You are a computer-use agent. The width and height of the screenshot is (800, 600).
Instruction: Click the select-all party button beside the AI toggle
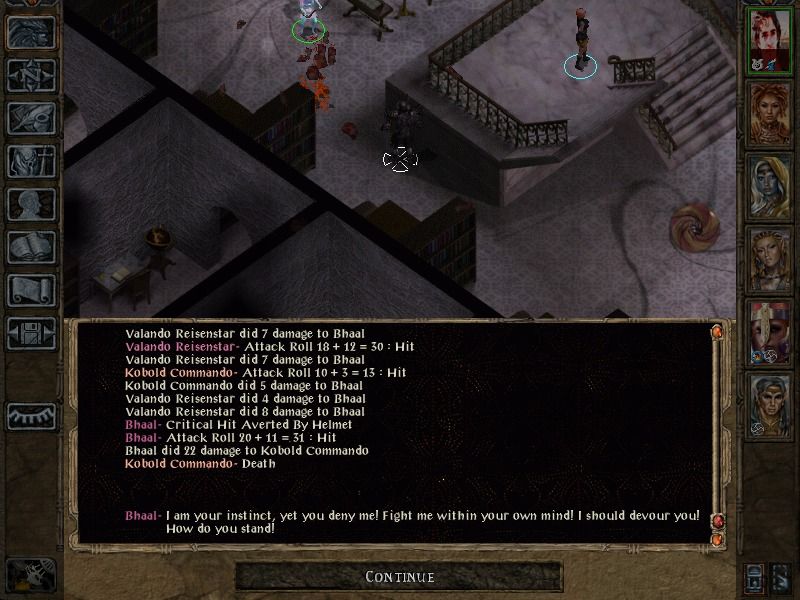point(781,576)
